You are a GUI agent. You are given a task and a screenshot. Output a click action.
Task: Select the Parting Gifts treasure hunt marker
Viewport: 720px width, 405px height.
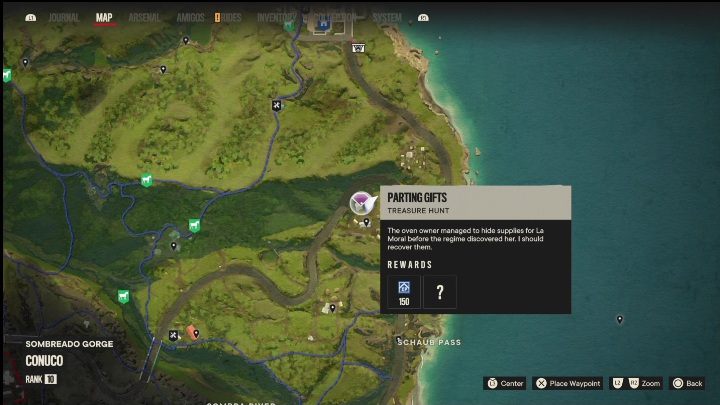(x=361, y=204)
